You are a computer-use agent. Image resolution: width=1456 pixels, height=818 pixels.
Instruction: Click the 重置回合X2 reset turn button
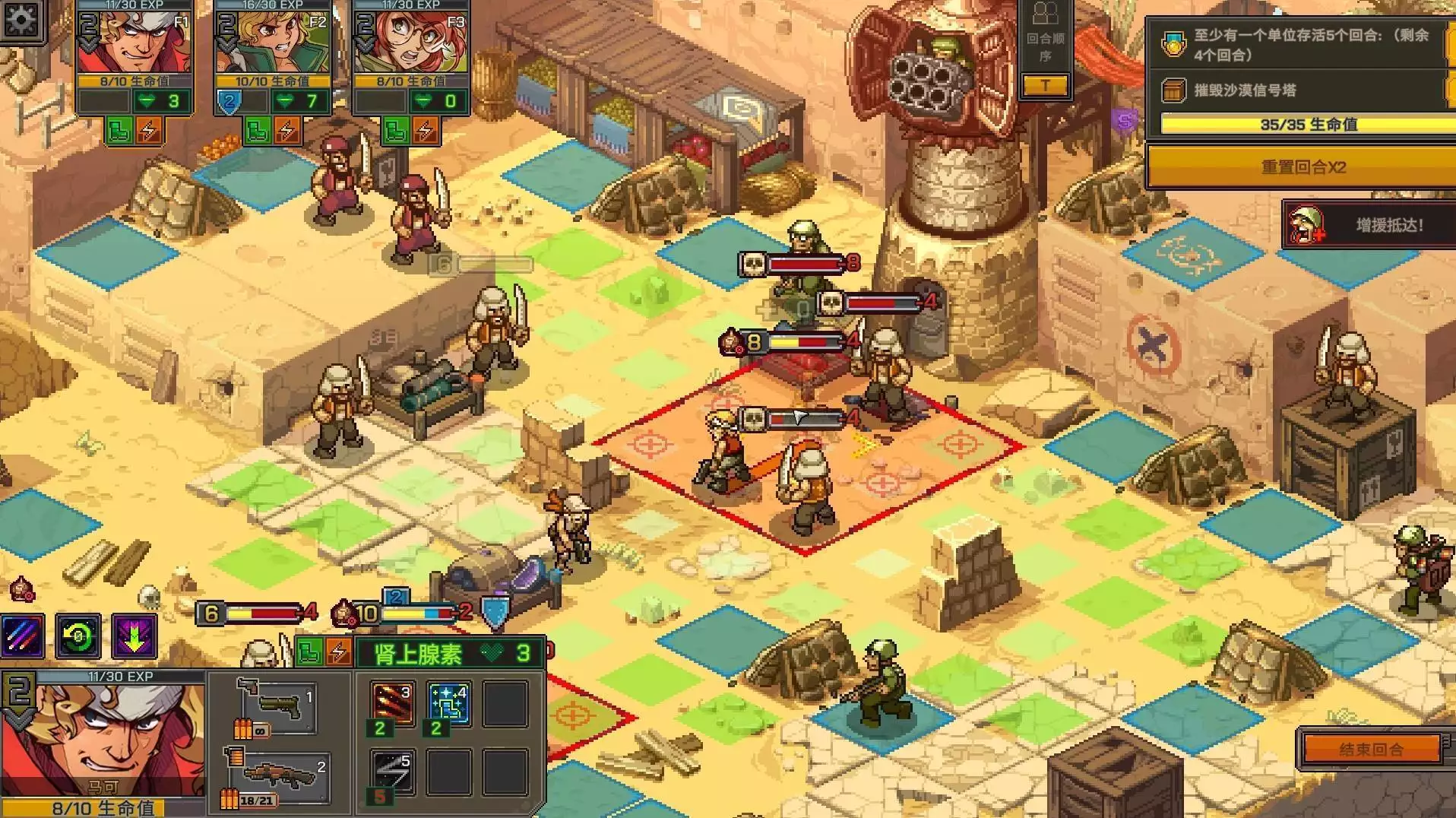click(x=1302, y=167)
